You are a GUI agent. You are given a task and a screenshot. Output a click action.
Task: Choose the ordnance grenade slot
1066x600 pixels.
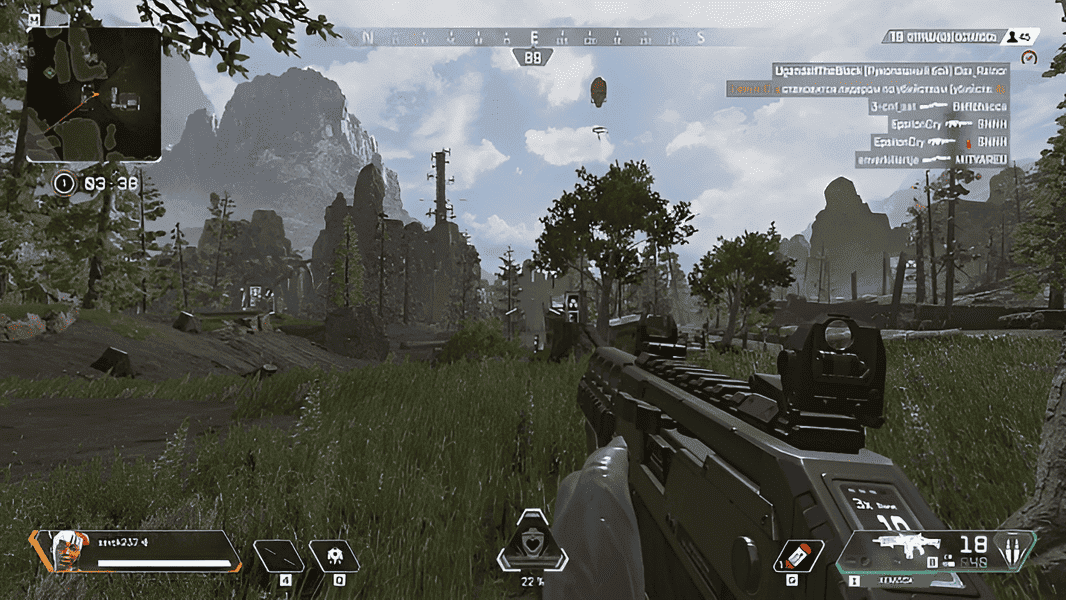click(334, 555)
